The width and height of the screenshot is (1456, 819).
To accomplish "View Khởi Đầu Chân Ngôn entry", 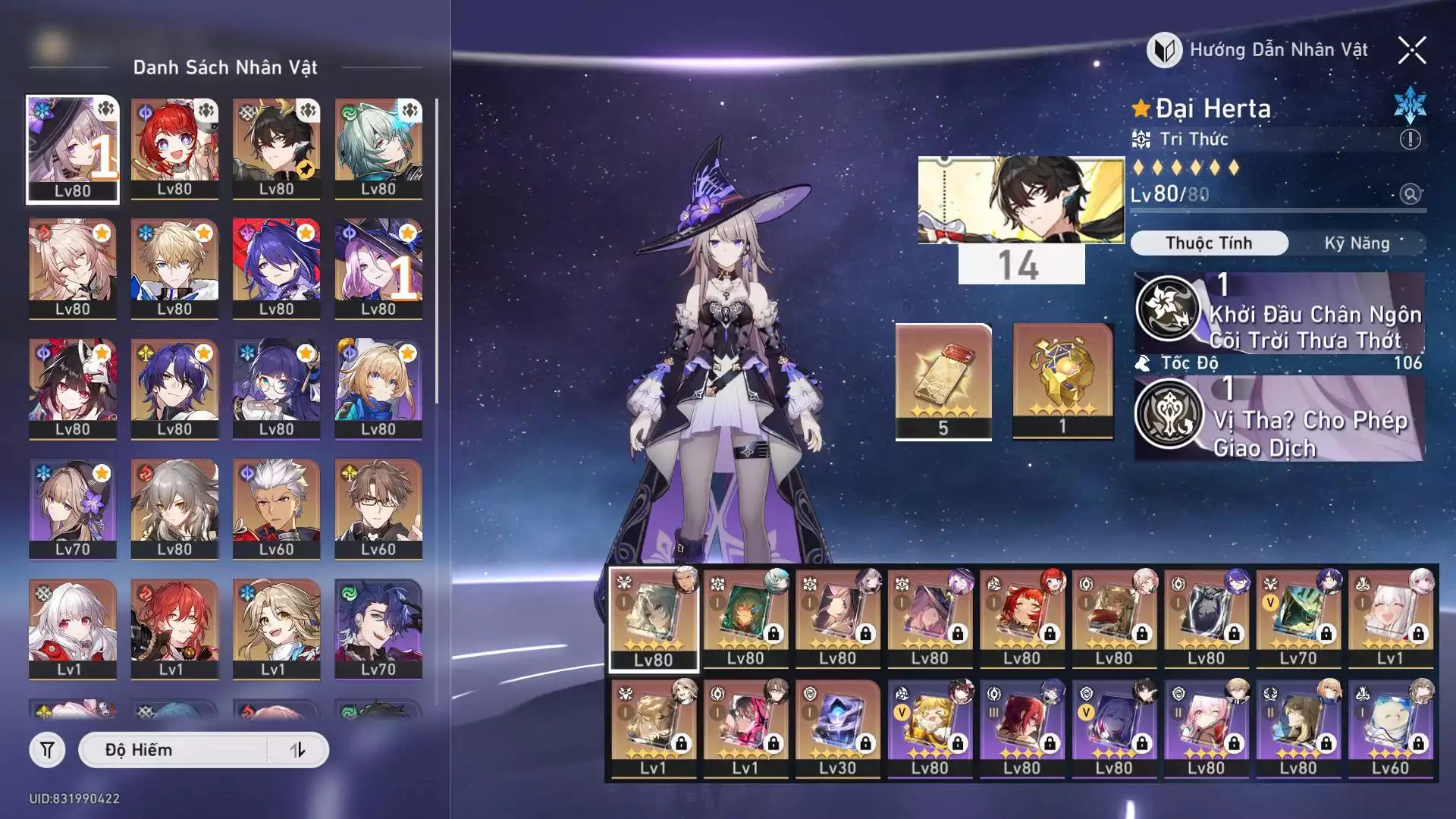I will (1279, 314).
